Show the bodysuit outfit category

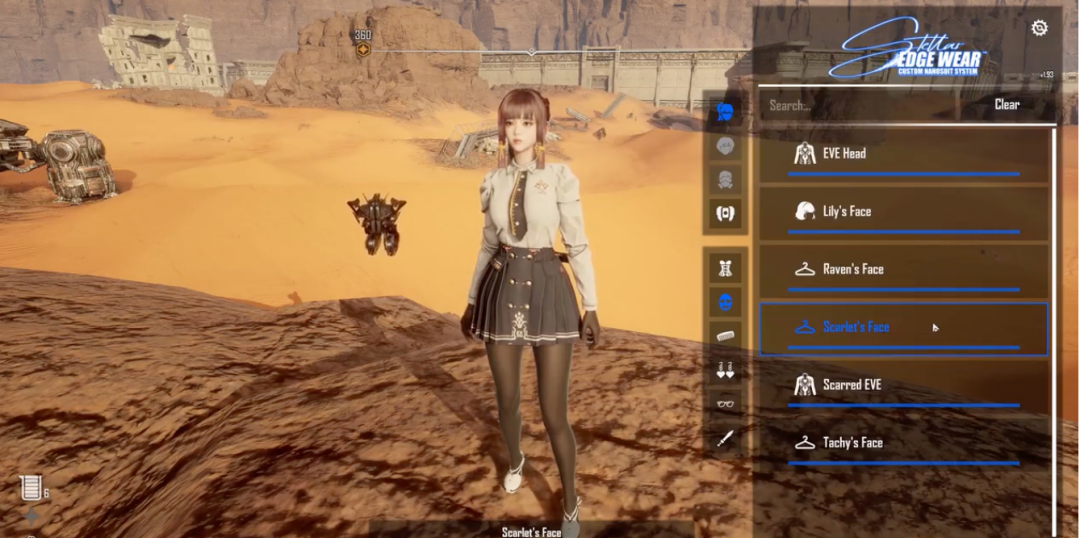(x=726, y=267)
